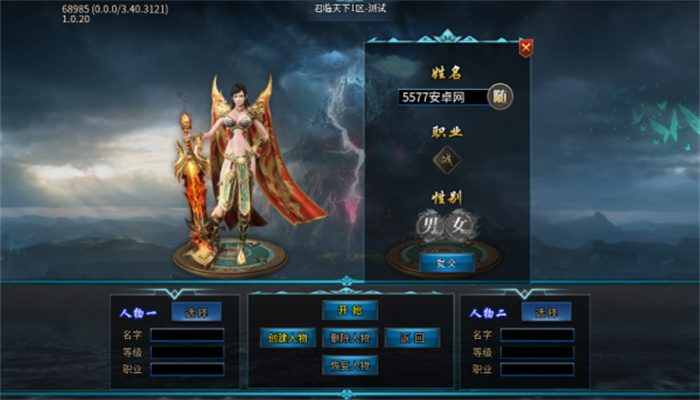Open create character (创建人物)
700x400 pixels.
point(288,338)
